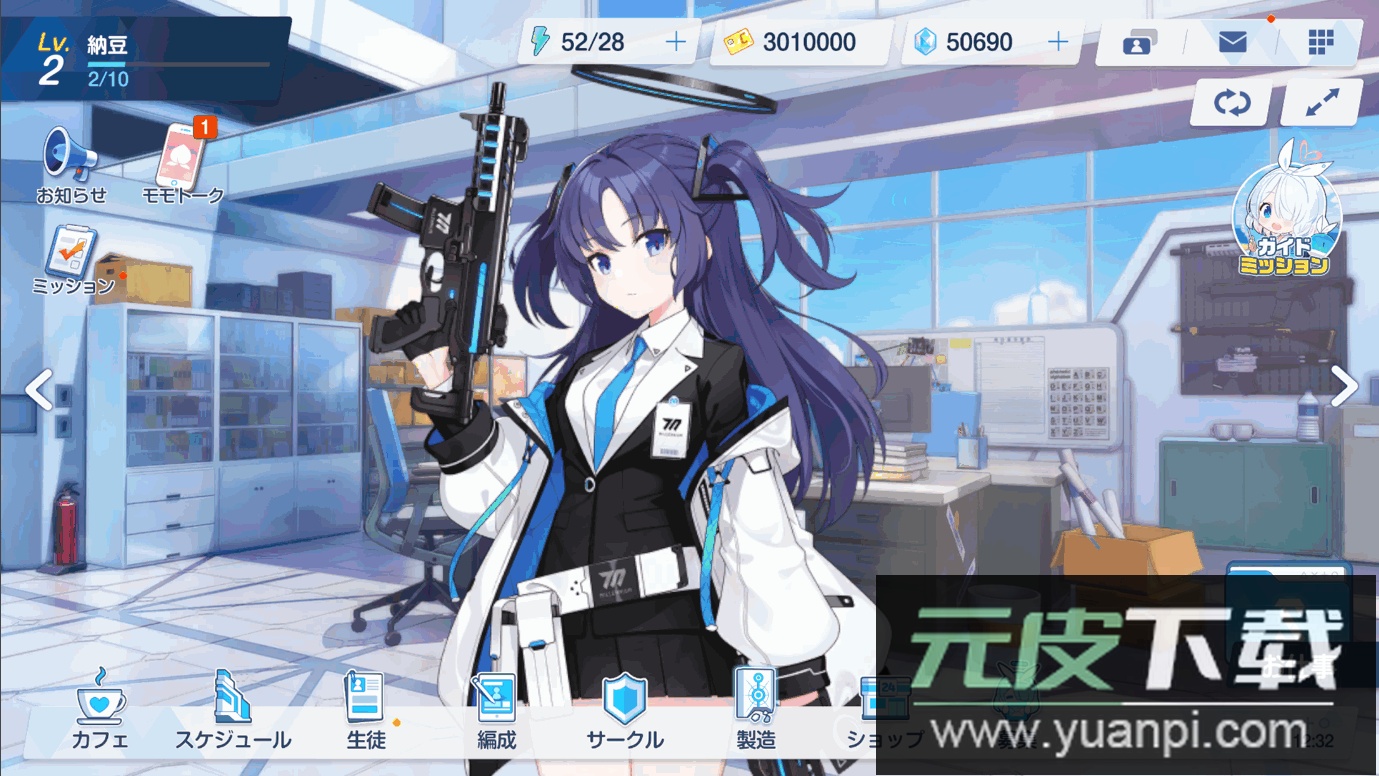The image size is (1379, 776).
Task: Tap the circular character-swap arrows icon
Action: pos(1230,102)
